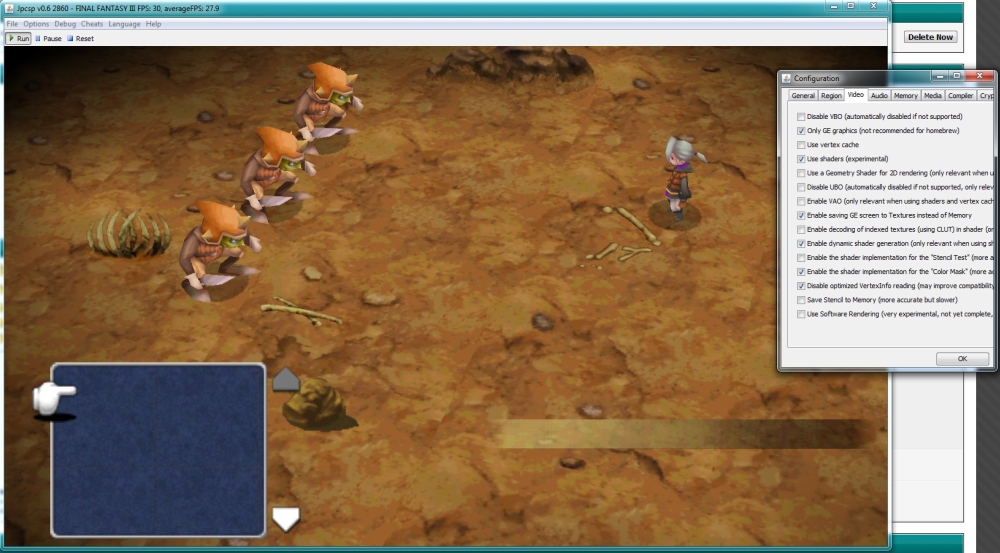Image resolution: width=1000 pixels, height=553 pixels.
Task: Pause emulation with the Pause button
Action: pos(48,39)
